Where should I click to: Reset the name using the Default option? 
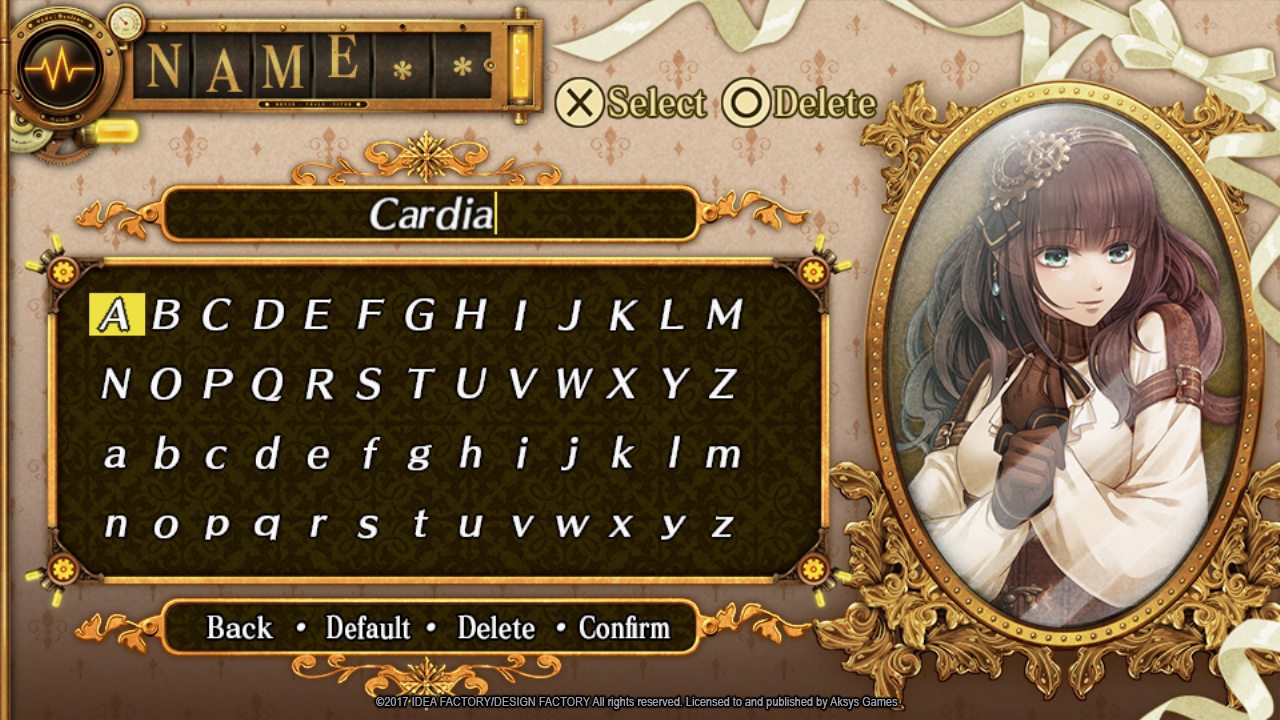coord(370,628)
